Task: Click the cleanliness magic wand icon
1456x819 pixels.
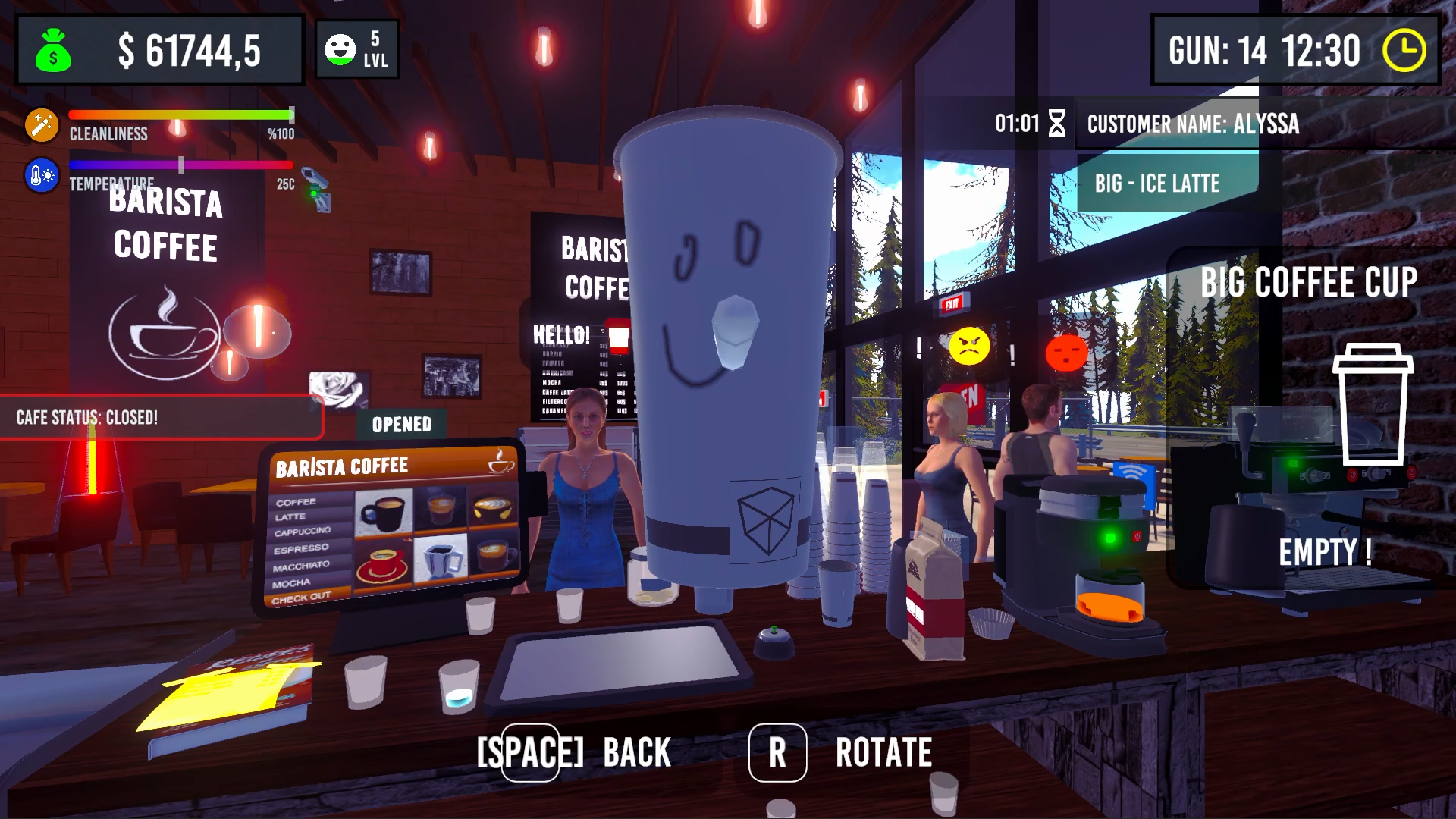Action: point(42,124)
